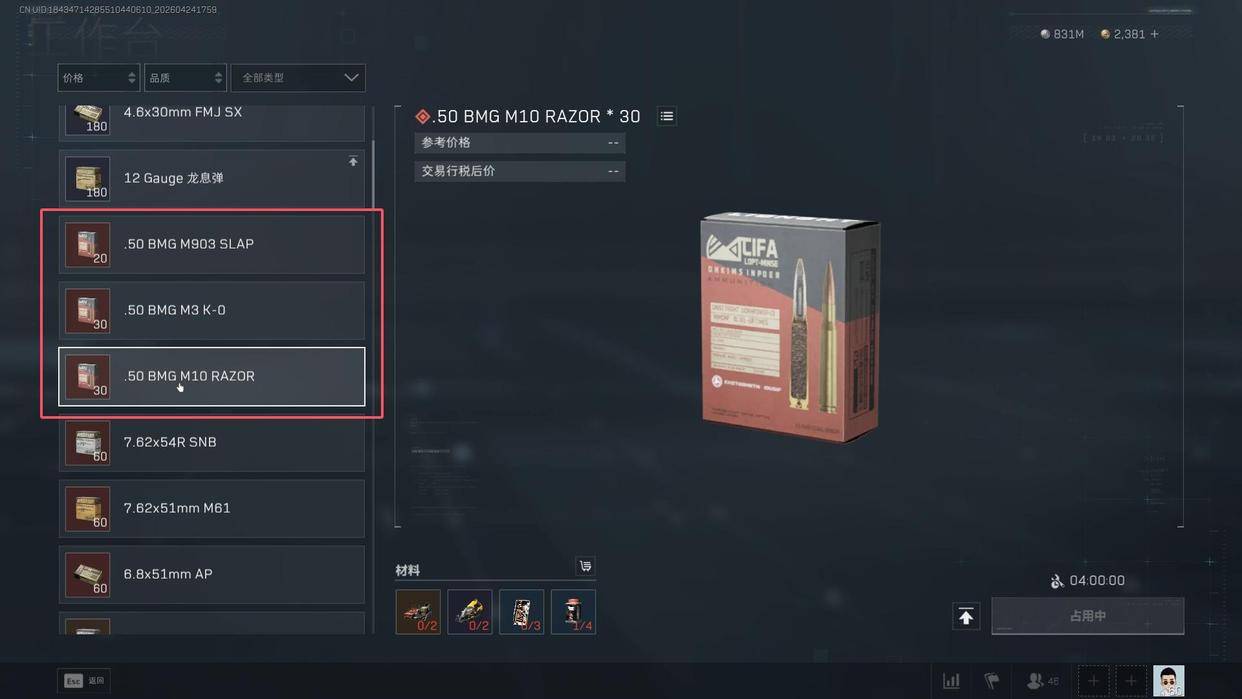Open the item details list icon

tap(667, 117)
